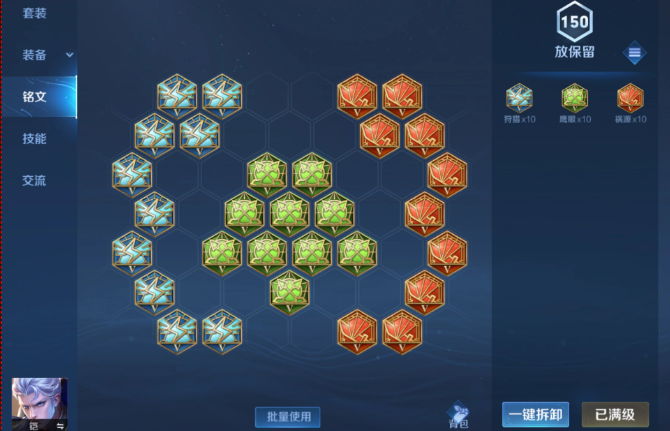The width and height of the screenshot is (670, 431).
Task: Open the inscription page list menu icon
Action: 634,53
